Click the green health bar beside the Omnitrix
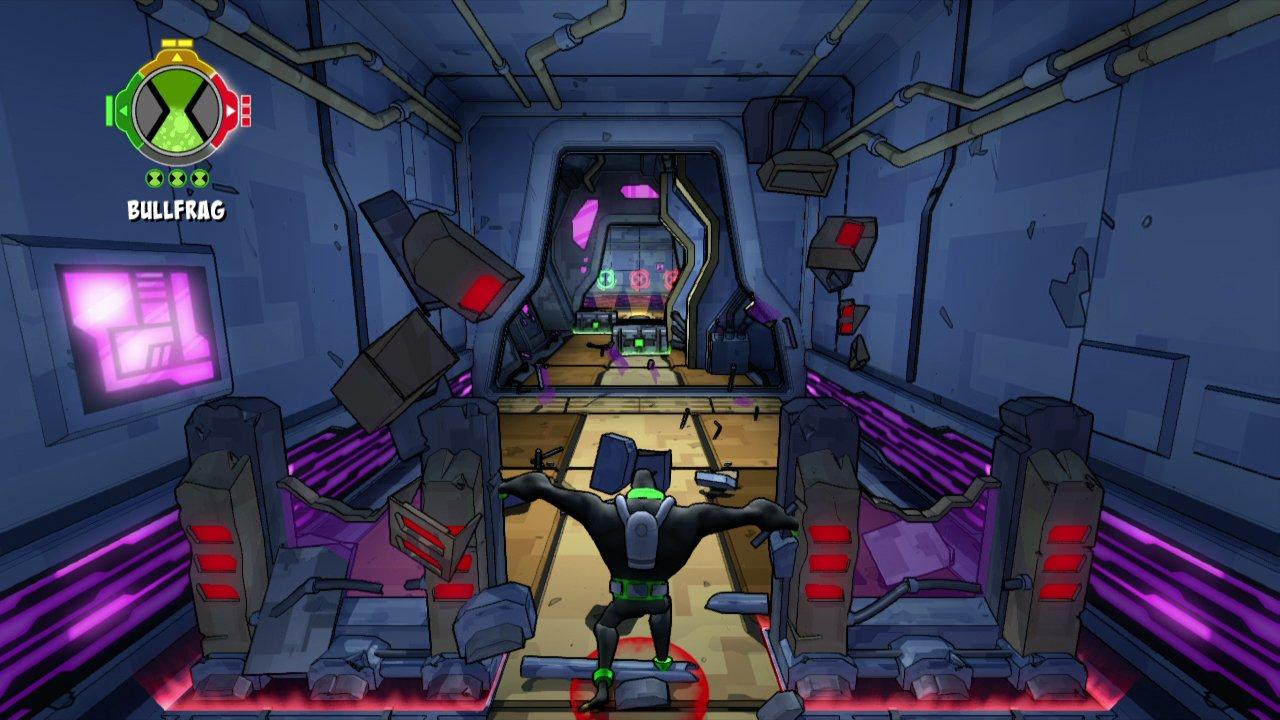This screenshot has width=1280, height=720. coord(108,112)
